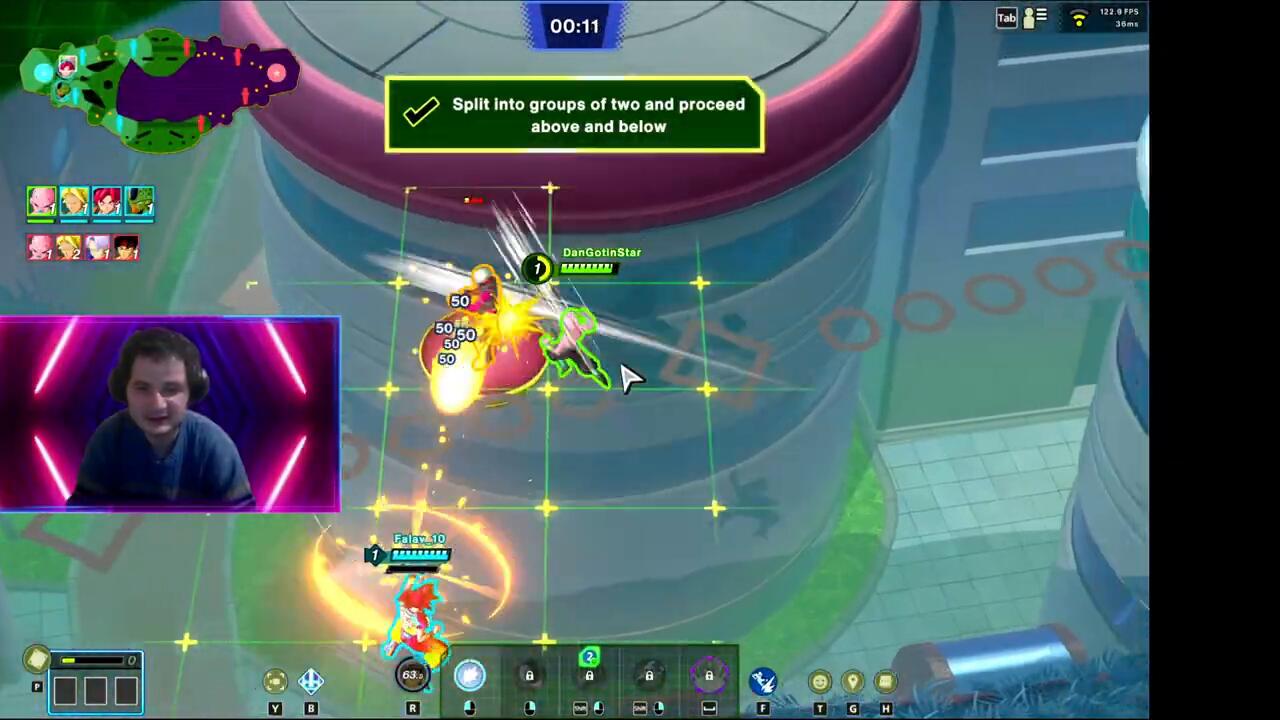Select the Cell ally portrait
This screenshot has width=1280, height=720.
[140, 202]
